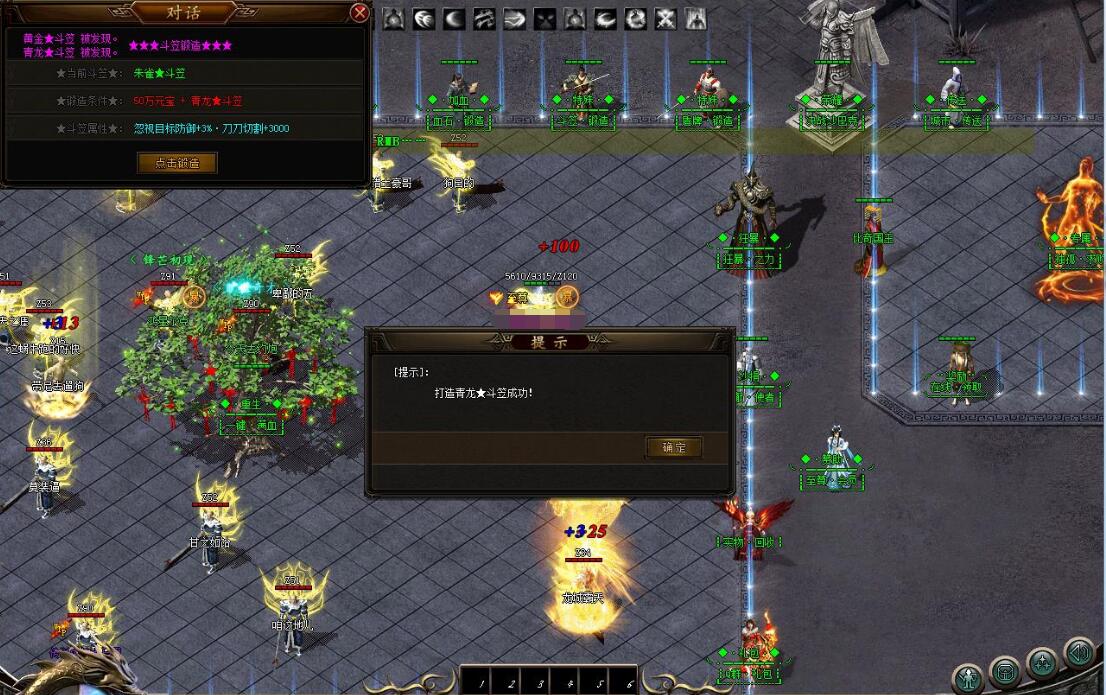Confirm the 提示 popup with 确定
The image size is (1106, 695).
[x=674, y=448]
